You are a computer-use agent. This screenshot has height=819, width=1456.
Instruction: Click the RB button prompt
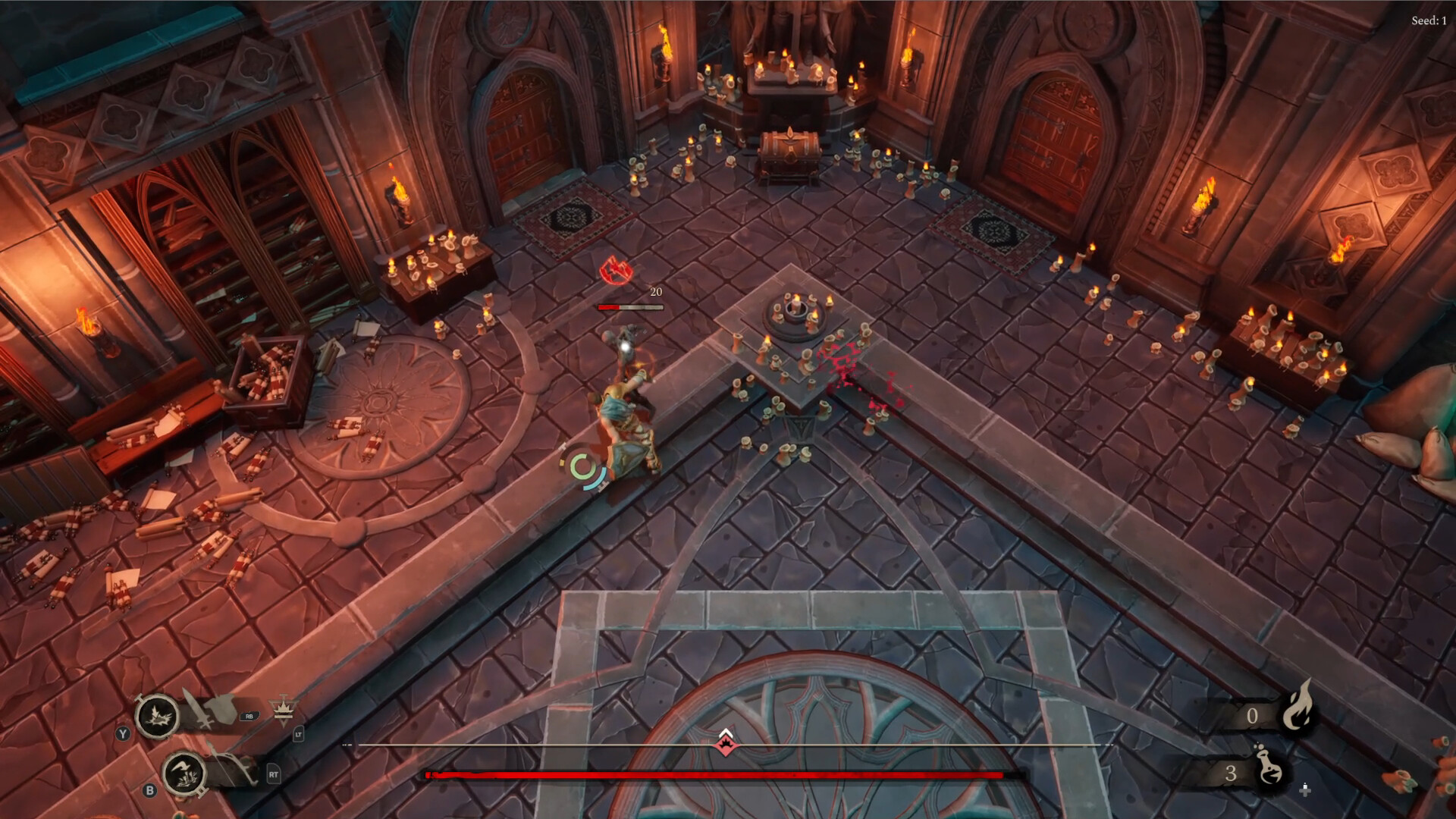(x=249, y=717)
